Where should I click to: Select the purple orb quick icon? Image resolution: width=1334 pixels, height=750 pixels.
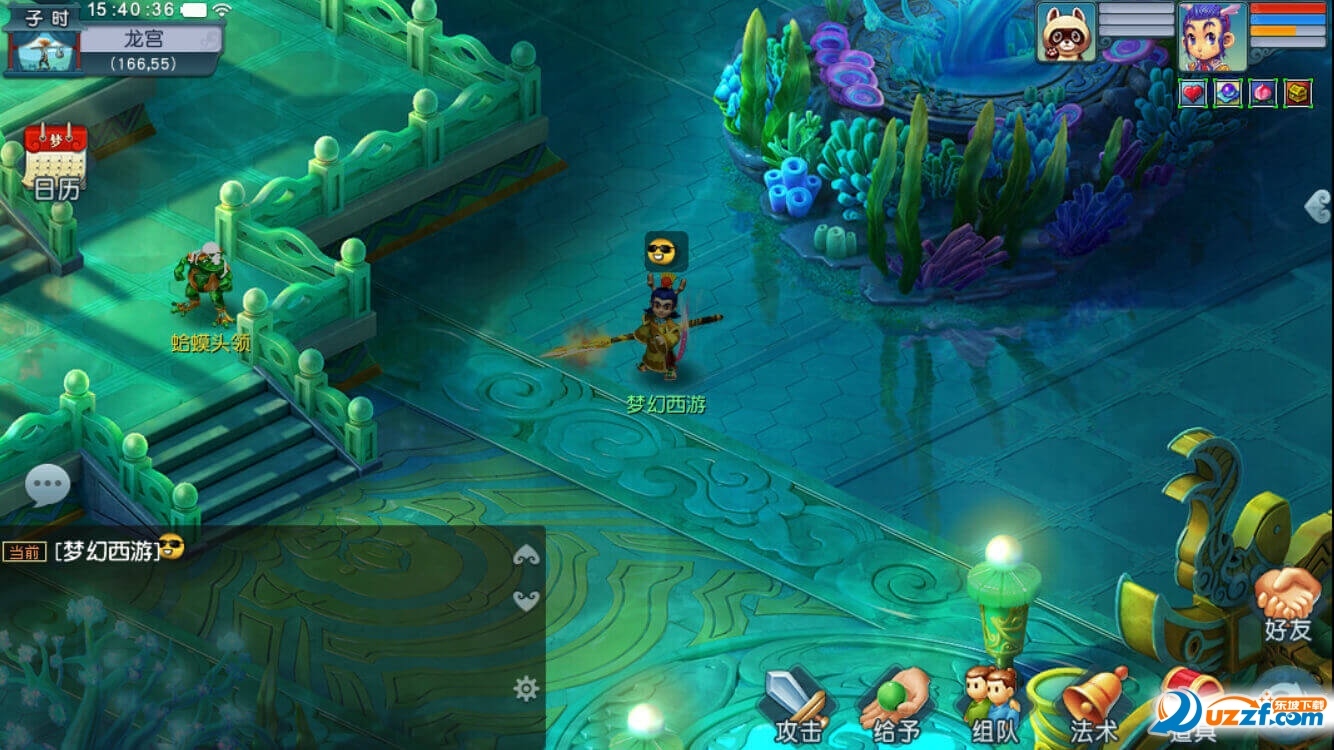pos(1228,93)
